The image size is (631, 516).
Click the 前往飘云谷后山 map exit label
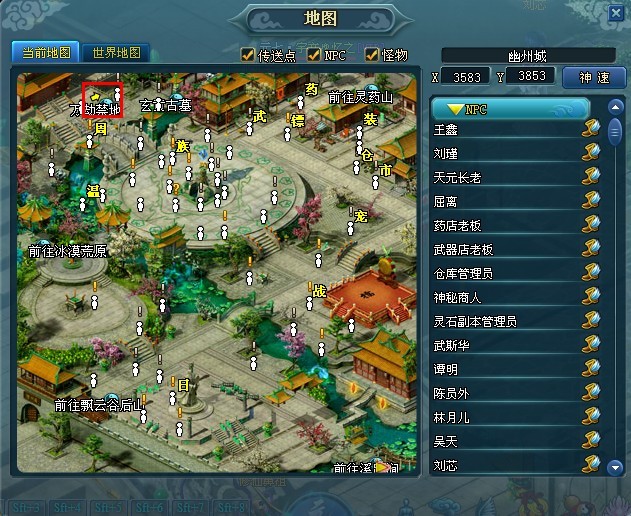click(x=100, y=405)
